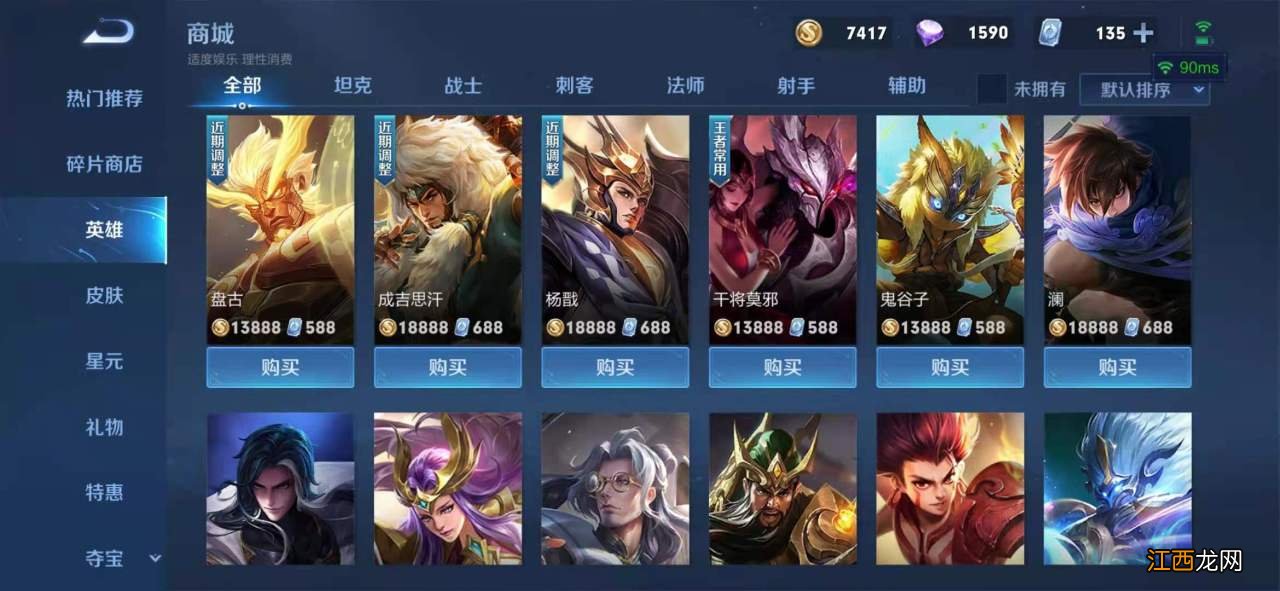Viewport: 1280px width, 591px height.
Task: Switch to the 坦克 hero tab
Action: (352, 86)
